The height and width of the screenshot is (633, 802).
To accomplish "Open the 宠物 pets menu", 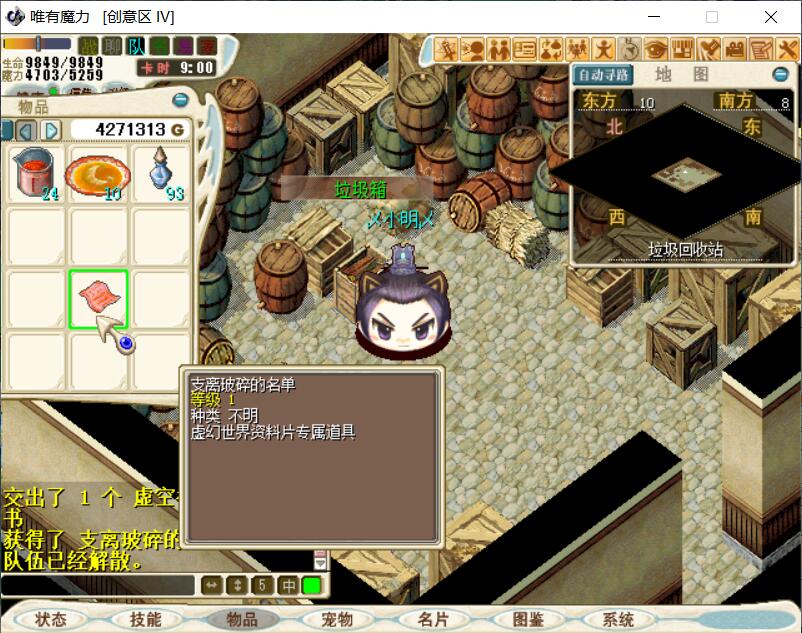I will click(x=337, y=619).
